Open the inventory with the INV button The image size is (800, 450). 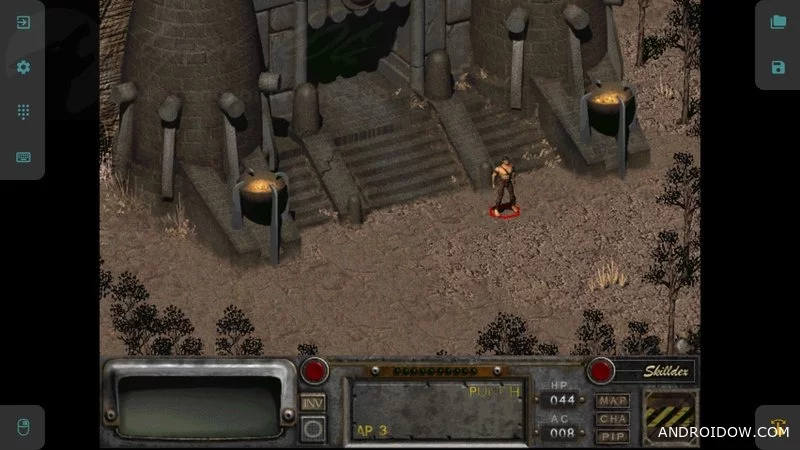point(313,402)
